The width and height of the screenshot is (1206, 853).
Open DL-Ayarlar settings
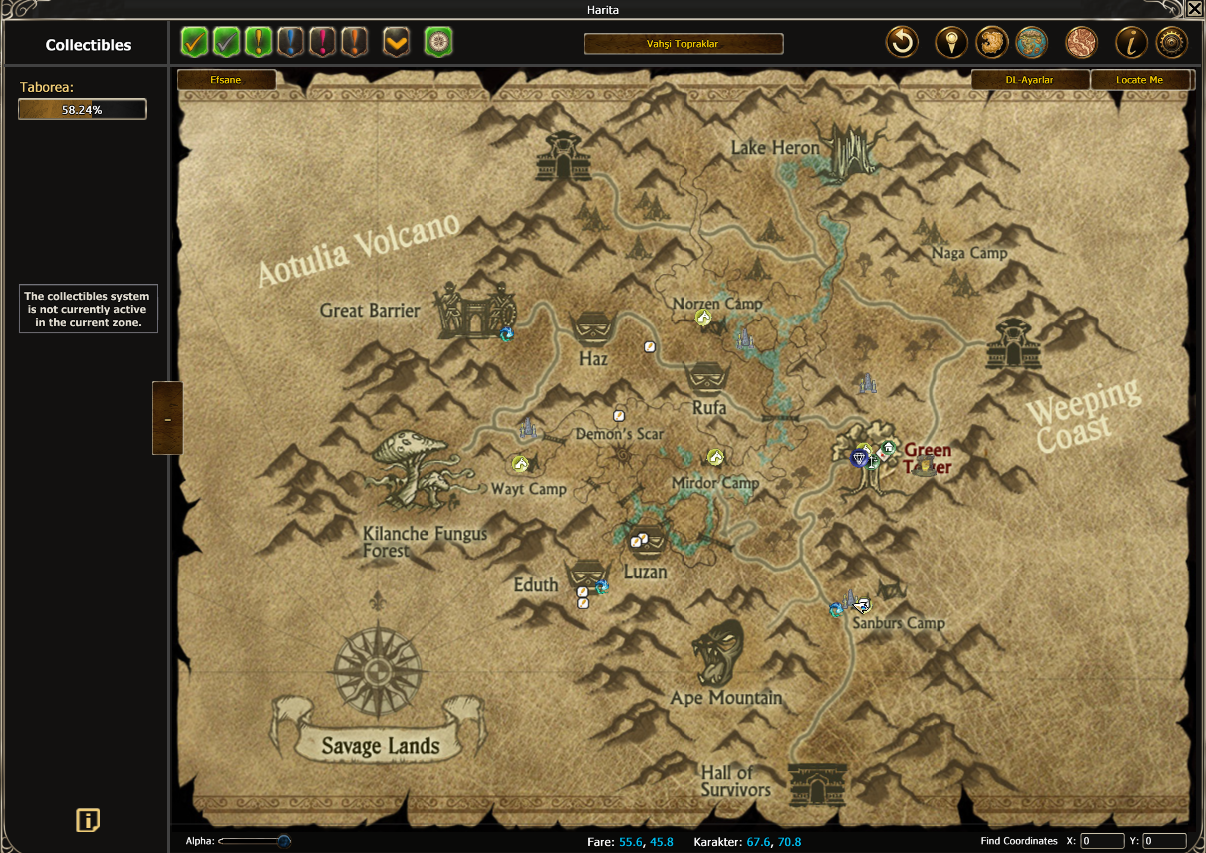1029,80
